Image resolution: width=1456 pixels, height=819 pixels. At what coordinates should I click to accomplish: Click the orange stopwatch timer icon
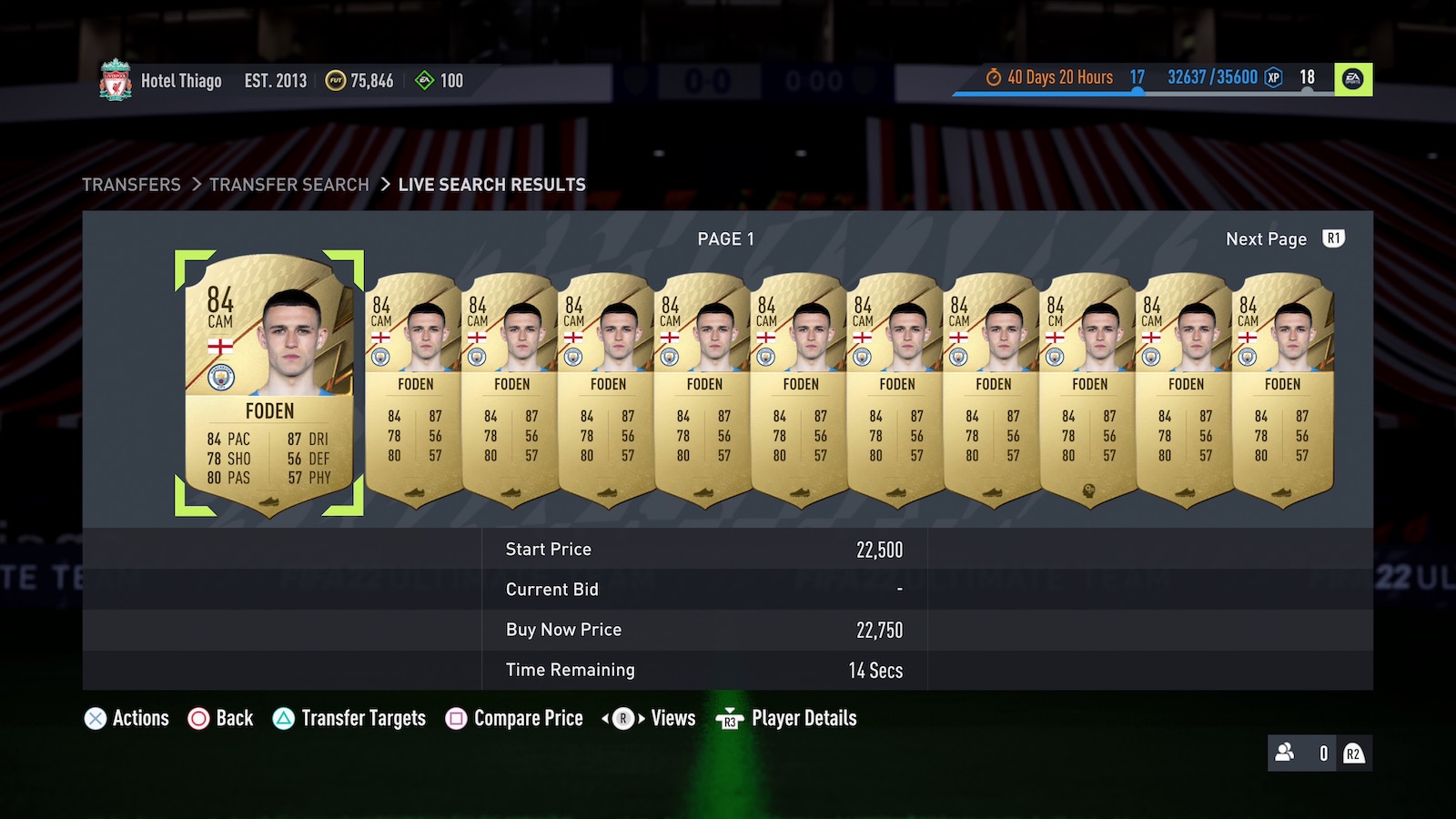pos(993,77)
